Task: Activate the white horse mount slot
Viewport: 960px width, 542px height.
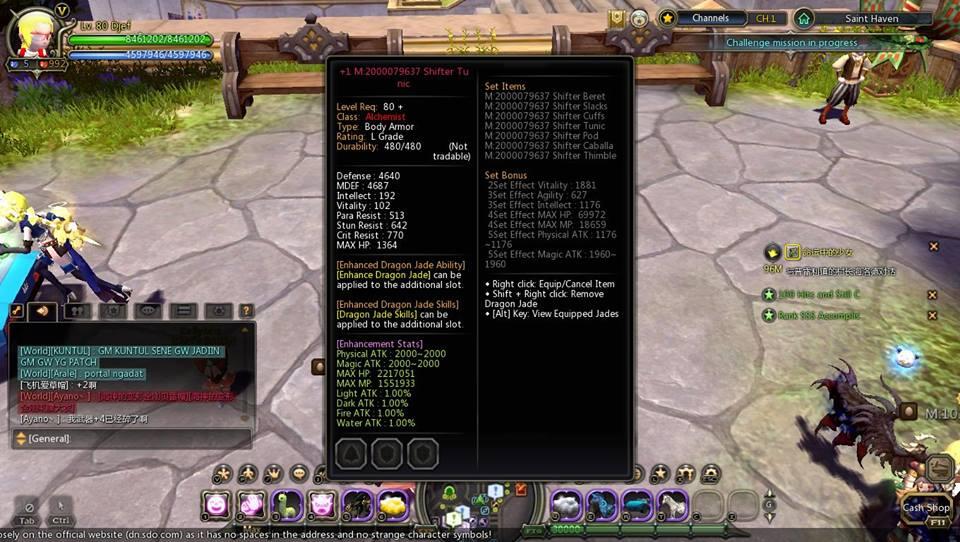Action: tap(672, 503)
